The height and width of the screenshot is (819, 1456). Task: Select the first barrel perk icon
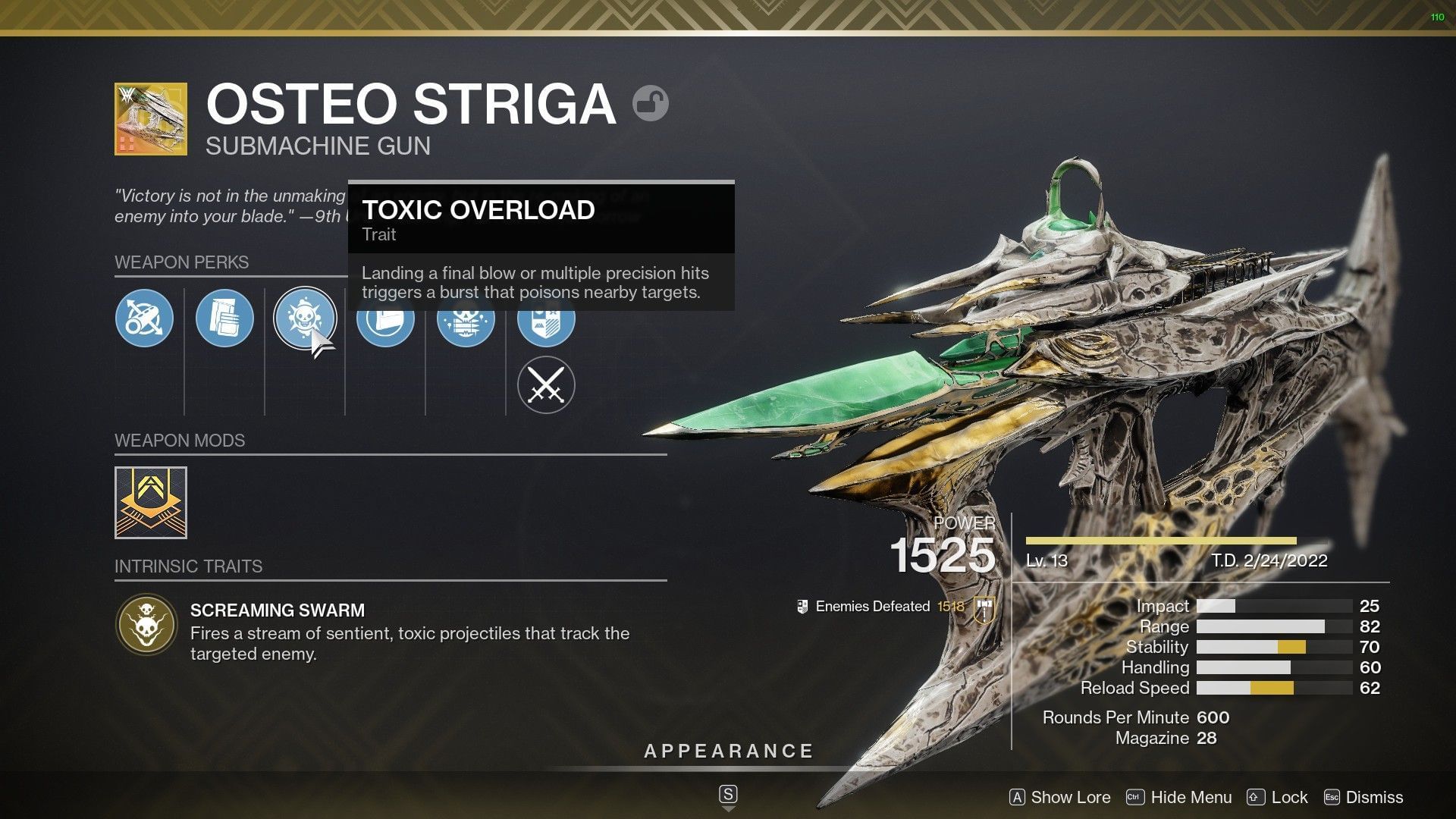pyautogui.click(x=144, y=318)
